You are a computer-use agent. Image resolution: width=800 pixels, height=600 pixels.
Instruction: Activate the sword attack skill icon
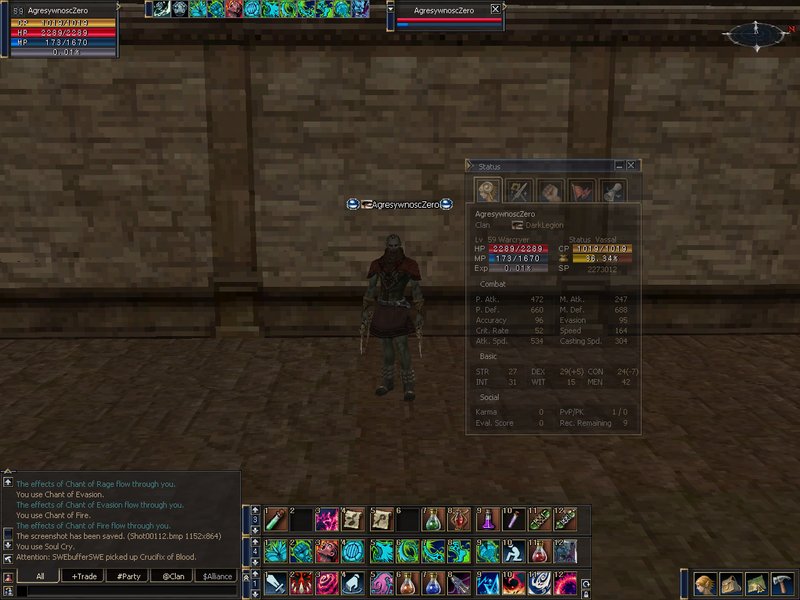coord(275,583)
